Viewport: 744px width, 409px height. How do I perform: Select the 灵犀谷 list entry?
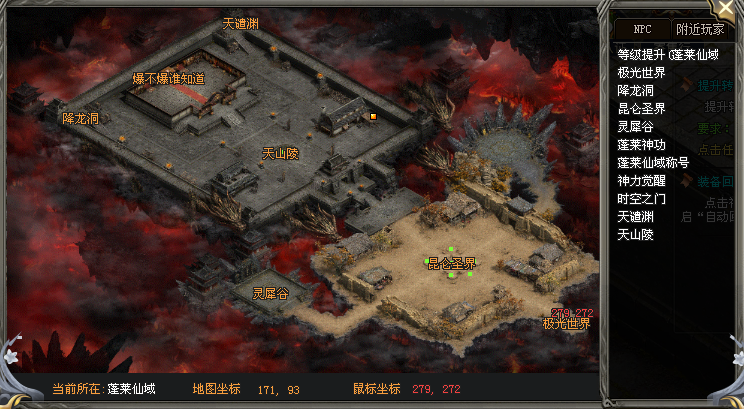[x=635, y=126]
